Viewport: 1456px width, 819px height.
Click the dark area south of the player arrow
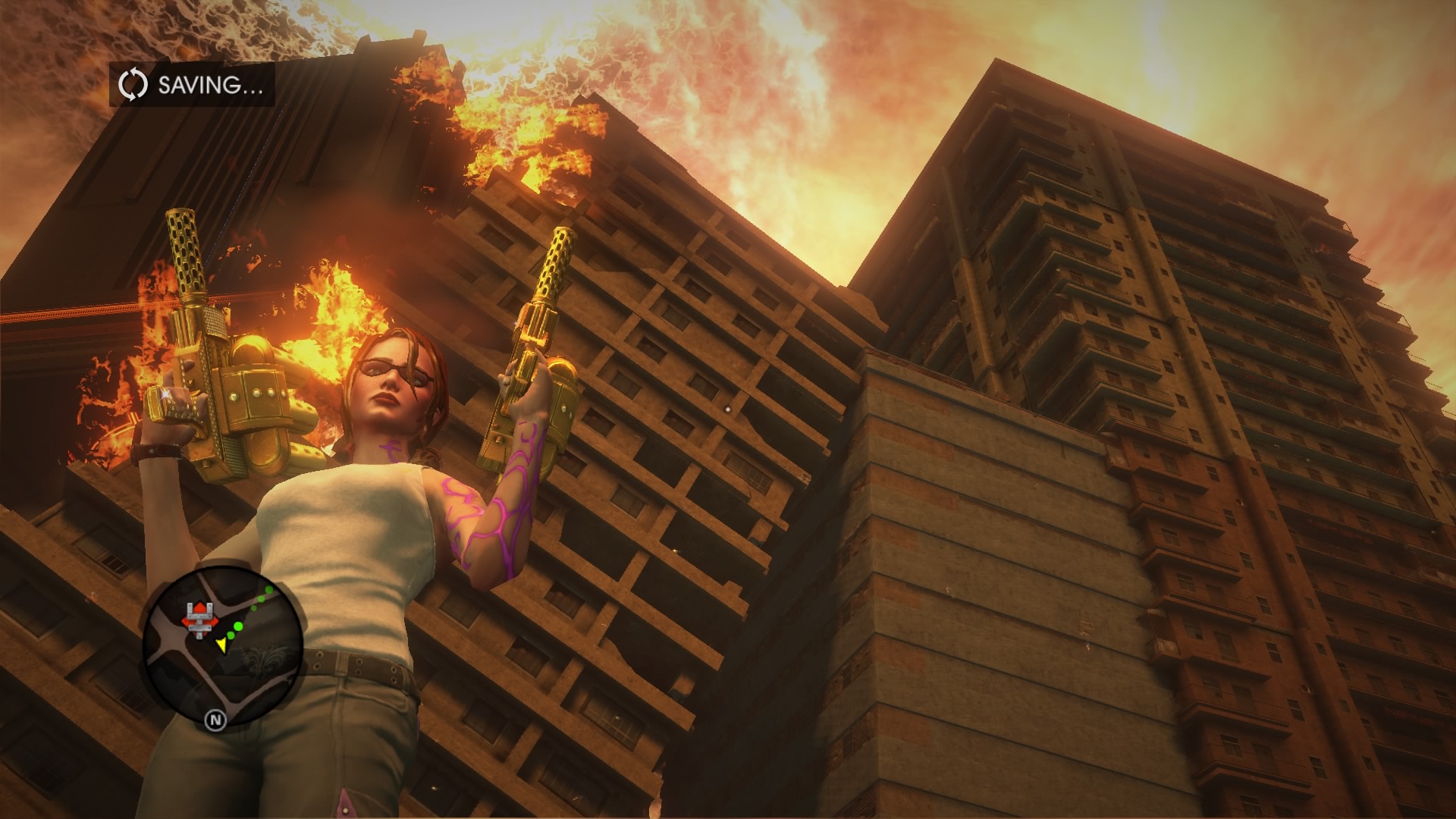[x=226, y=677]
